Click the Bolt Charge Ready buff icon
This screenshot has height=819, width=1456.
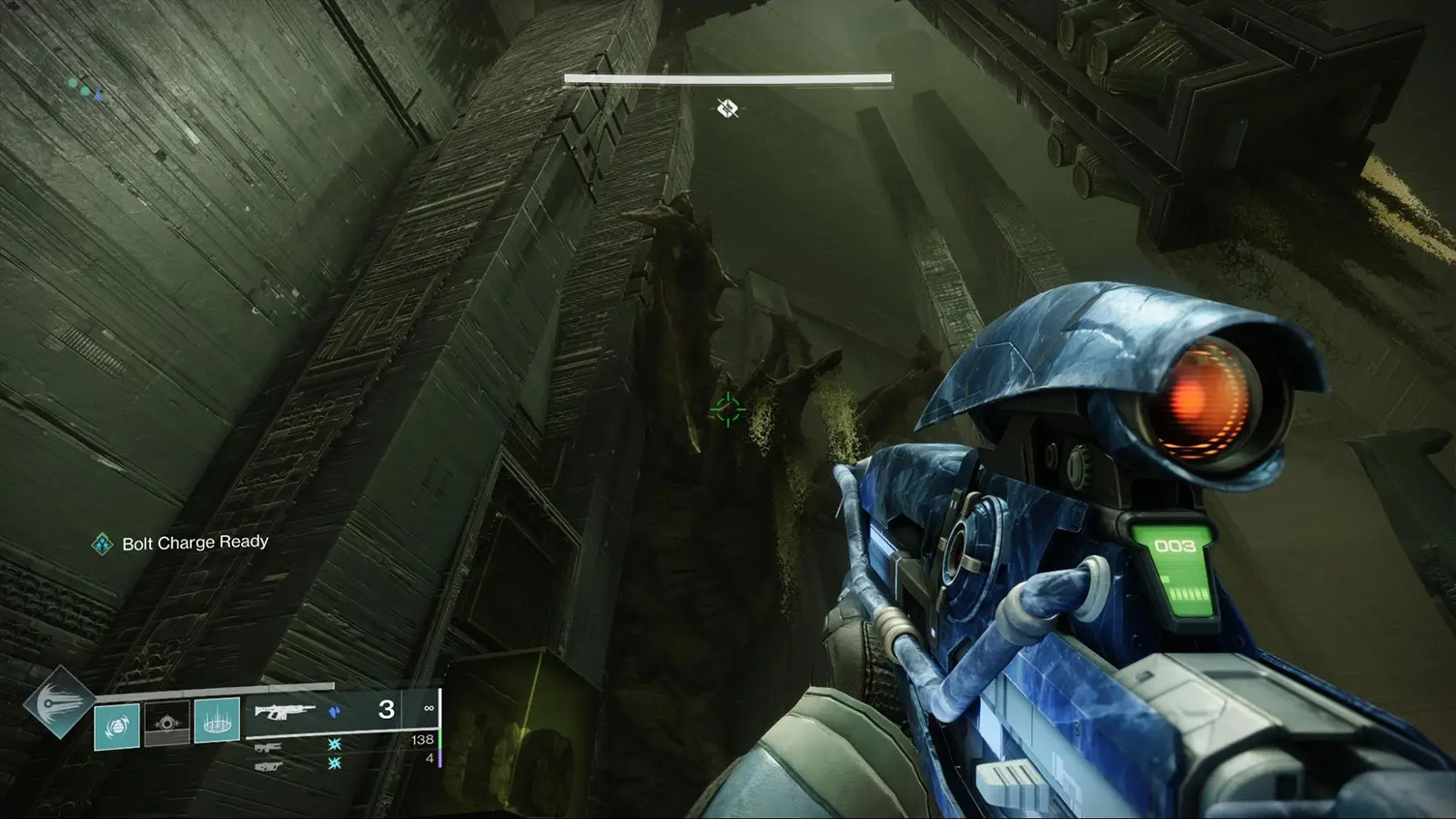(x=102, y=544)
